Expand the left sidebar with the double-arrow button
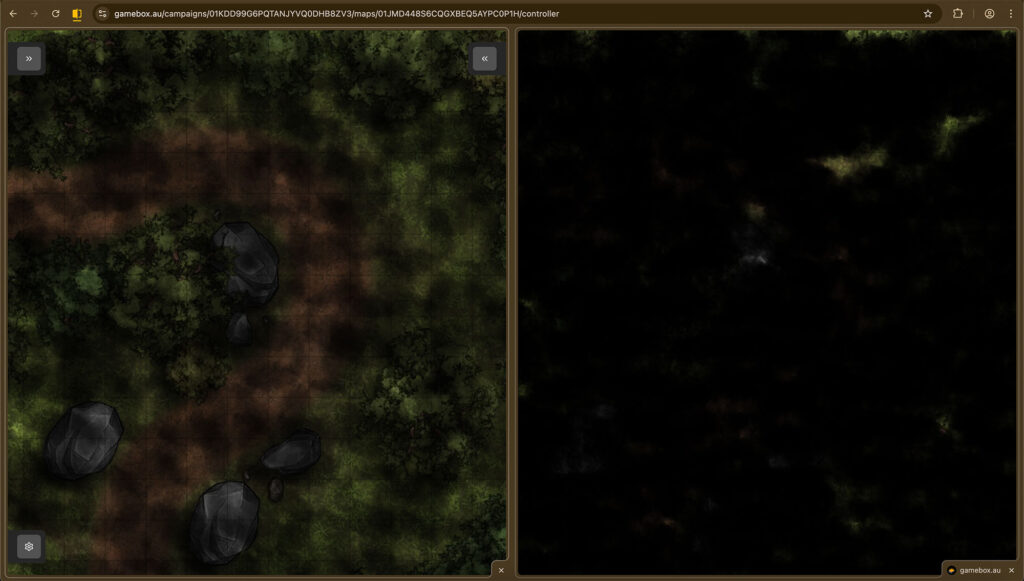This screenshot has height=581, width=1024. pyautogui.click(x=29, y=59)
